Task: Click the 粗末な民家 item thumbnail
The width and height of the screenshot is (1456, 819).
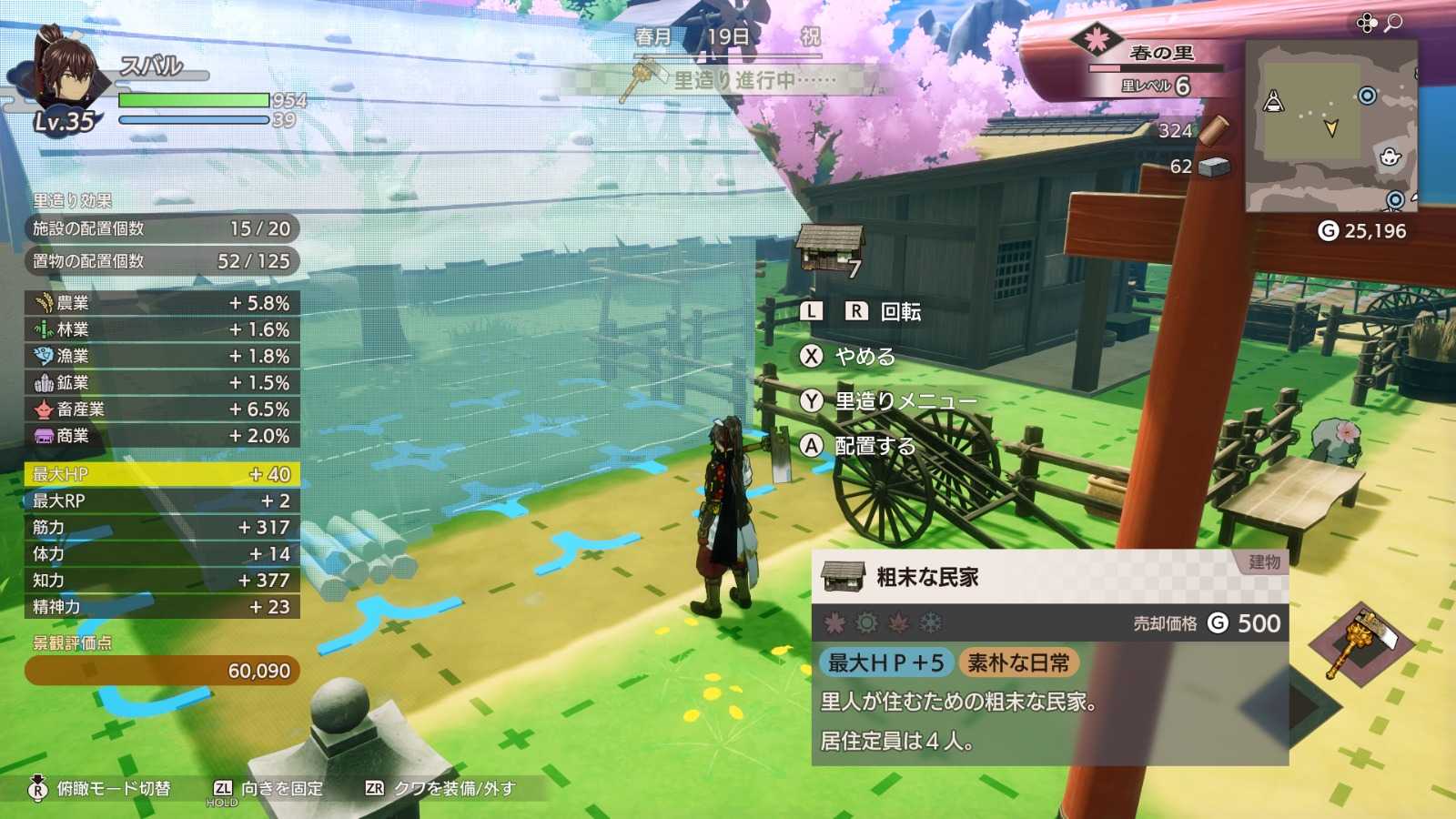Action: point(845,577)
